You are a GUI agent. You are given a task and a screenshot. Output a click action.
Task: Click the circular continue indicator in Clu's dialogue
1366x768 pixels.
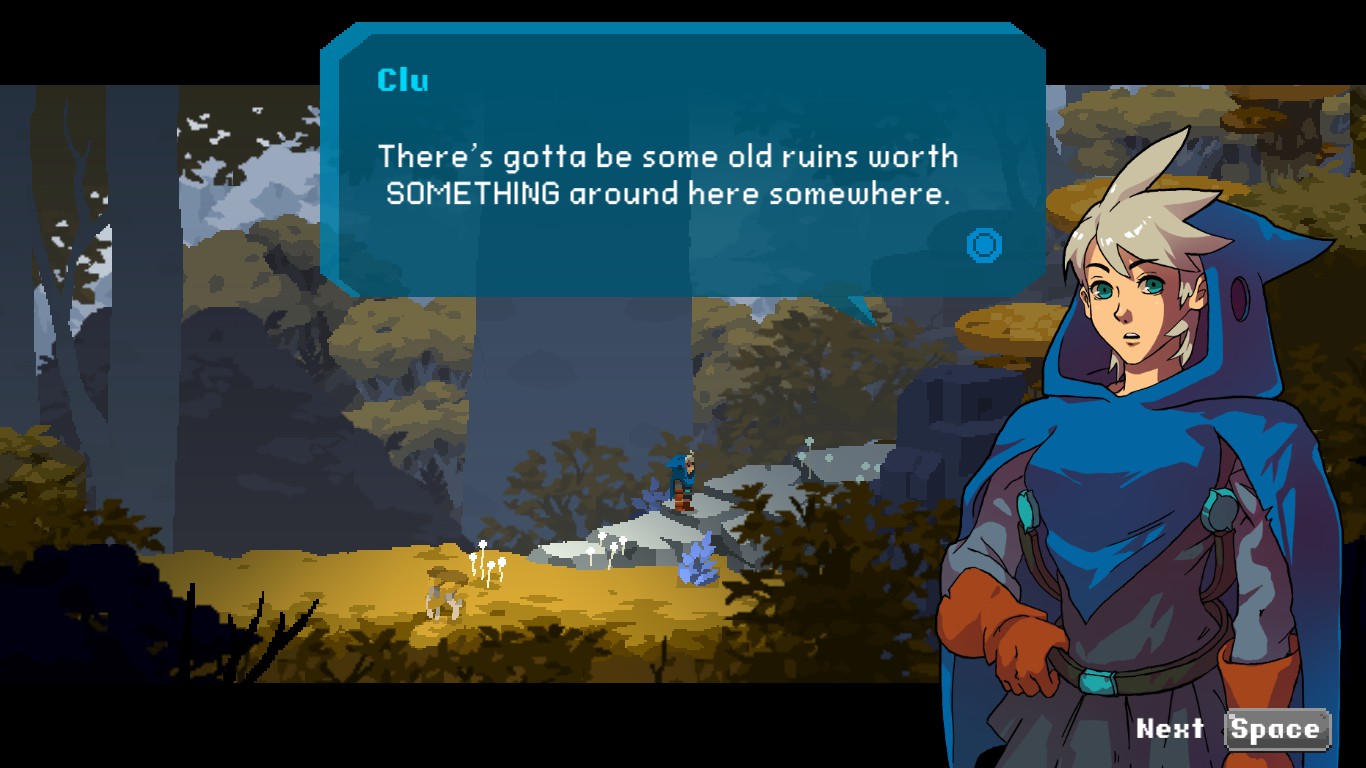(984, 245)
